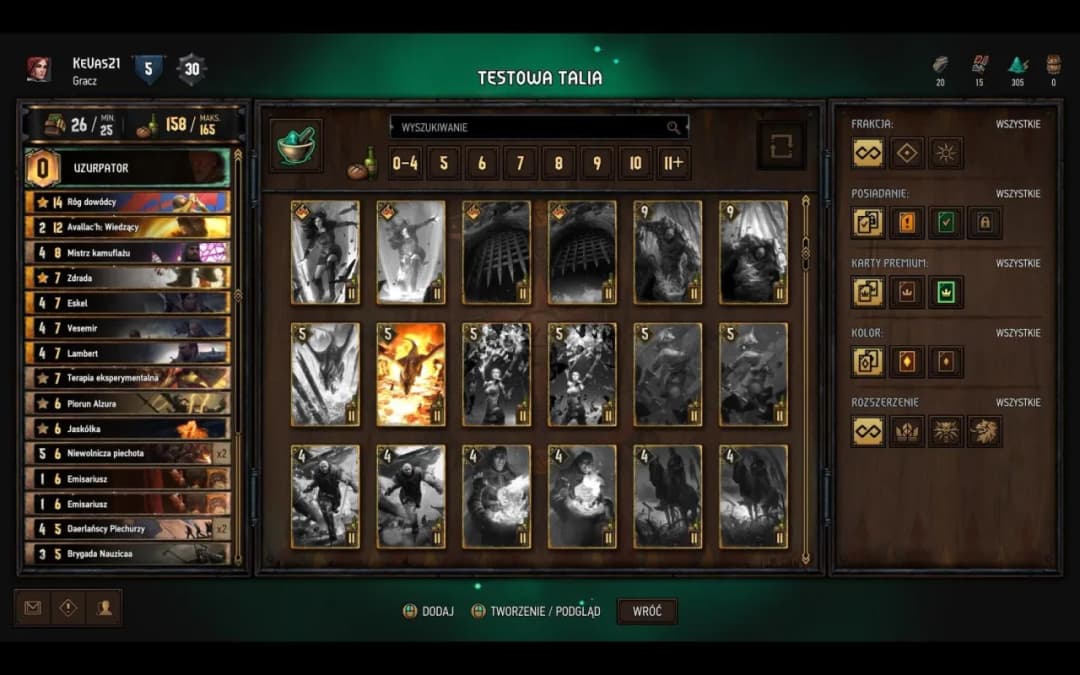Toggle the padlock filter under Posiadanie
The width and height of the screenshot is (1080, 675).
[984, 222]
